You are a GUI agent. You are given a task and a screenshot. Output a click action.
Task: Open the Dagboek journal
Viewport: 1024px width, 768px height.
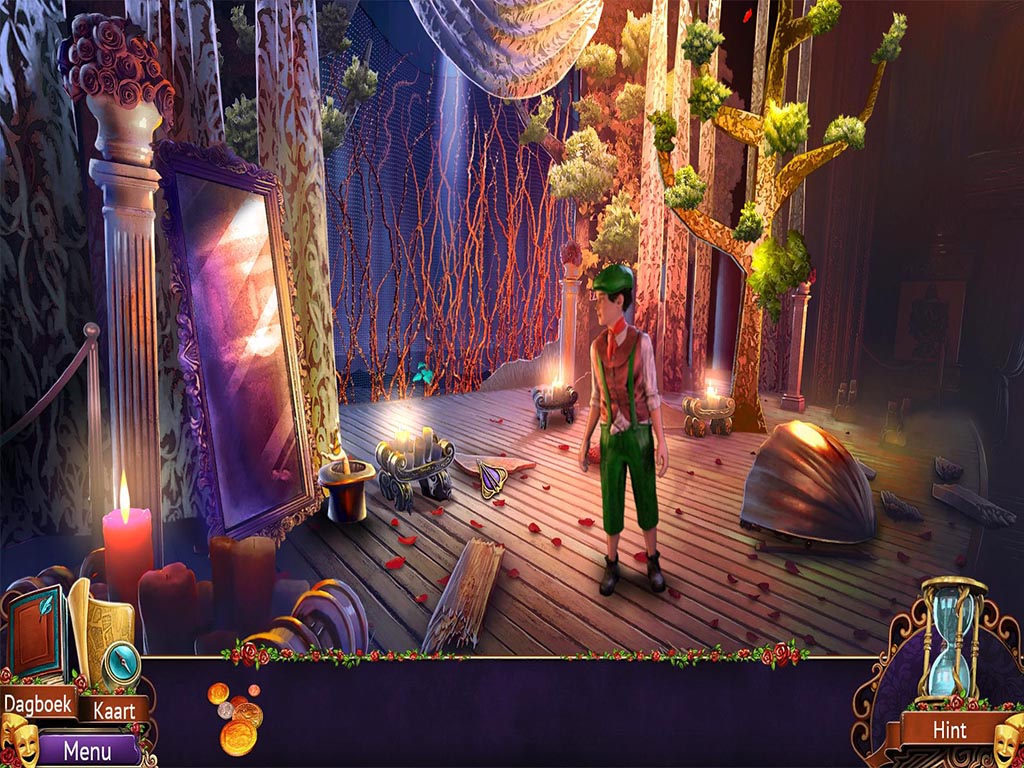click(x=38, y=704)
